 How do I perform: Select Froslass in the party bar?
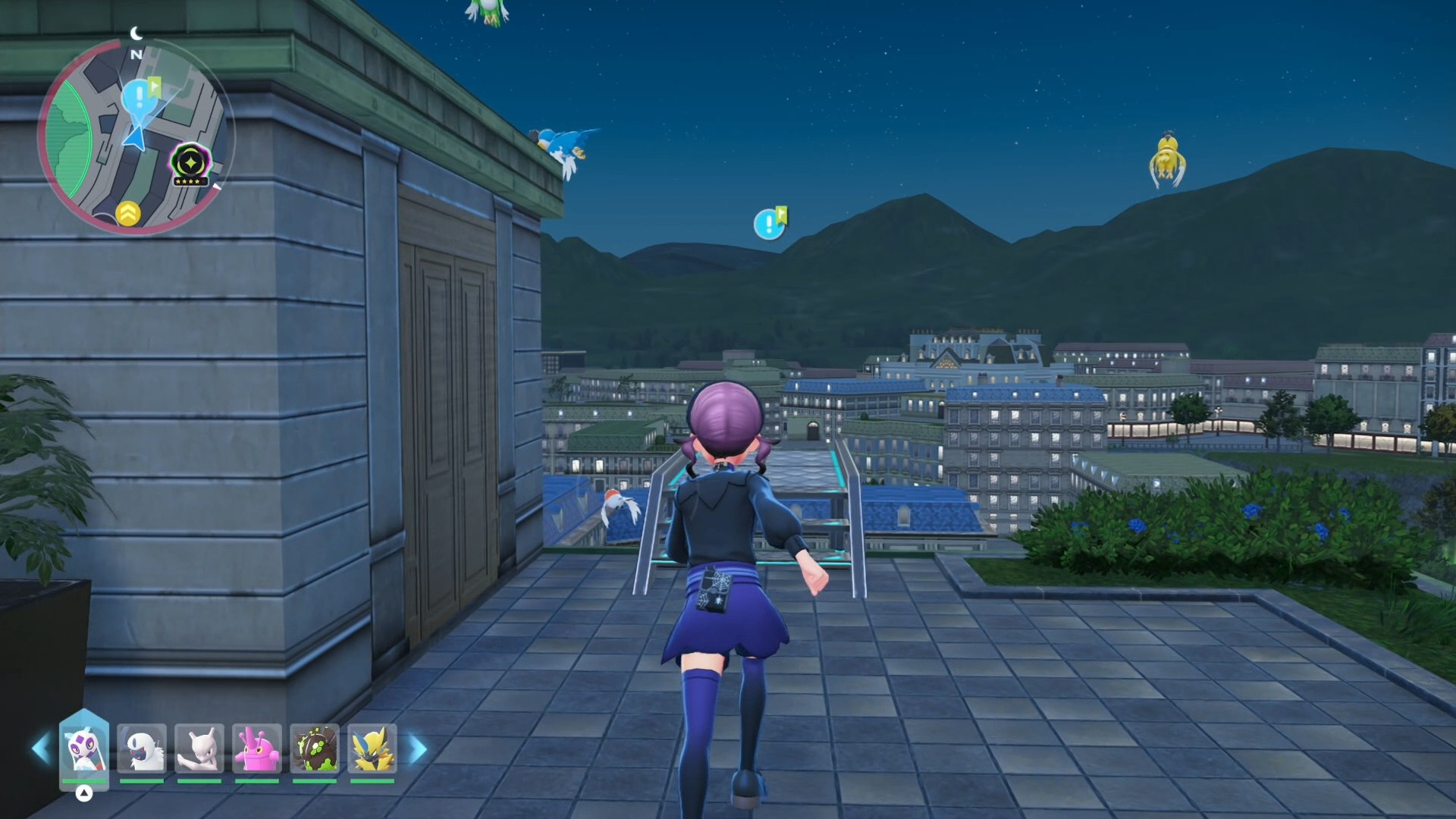point(84,749)
